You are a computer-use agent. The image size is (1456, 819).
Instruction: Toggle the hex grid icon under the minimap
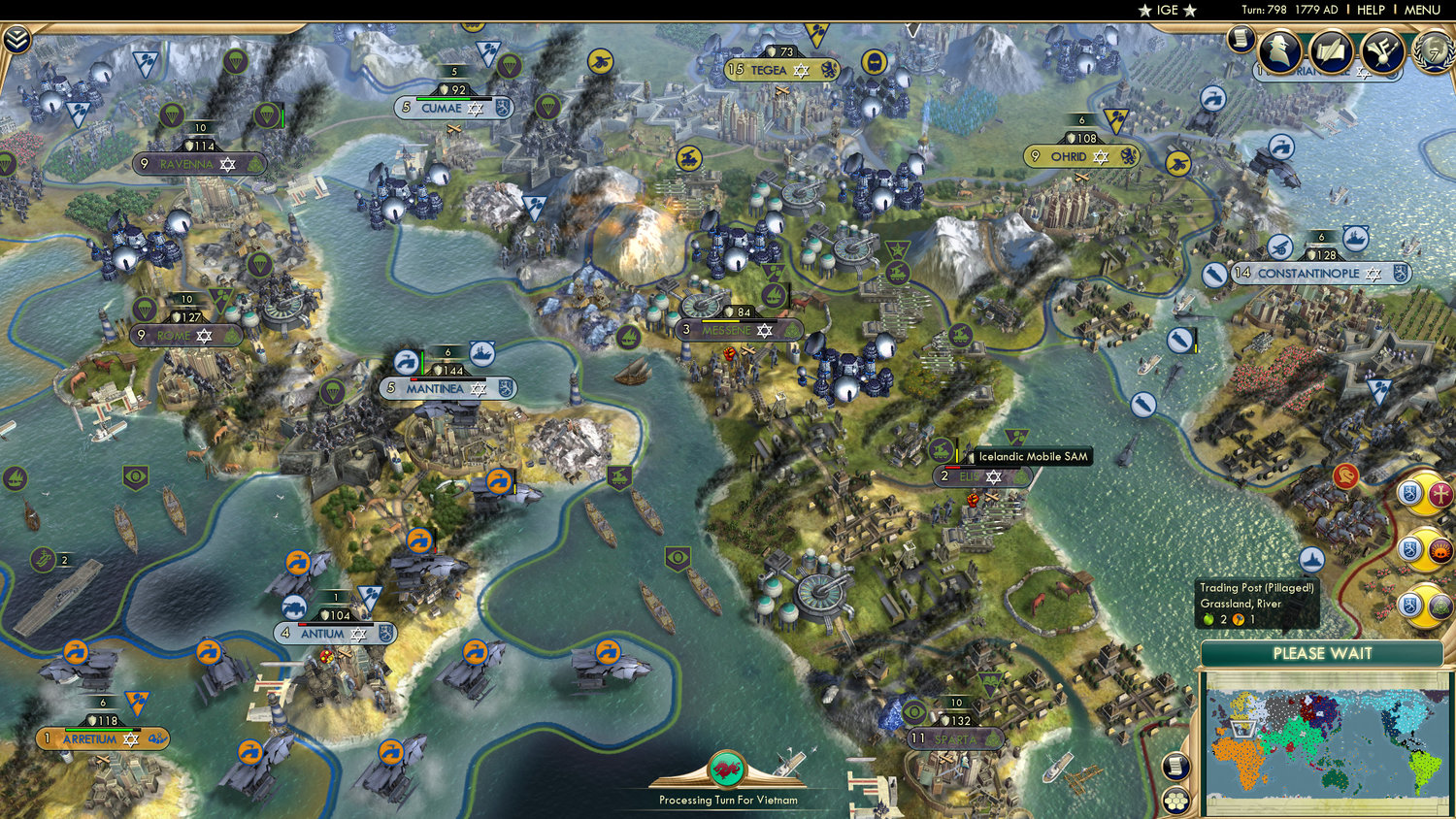(x=1176, y=801)
